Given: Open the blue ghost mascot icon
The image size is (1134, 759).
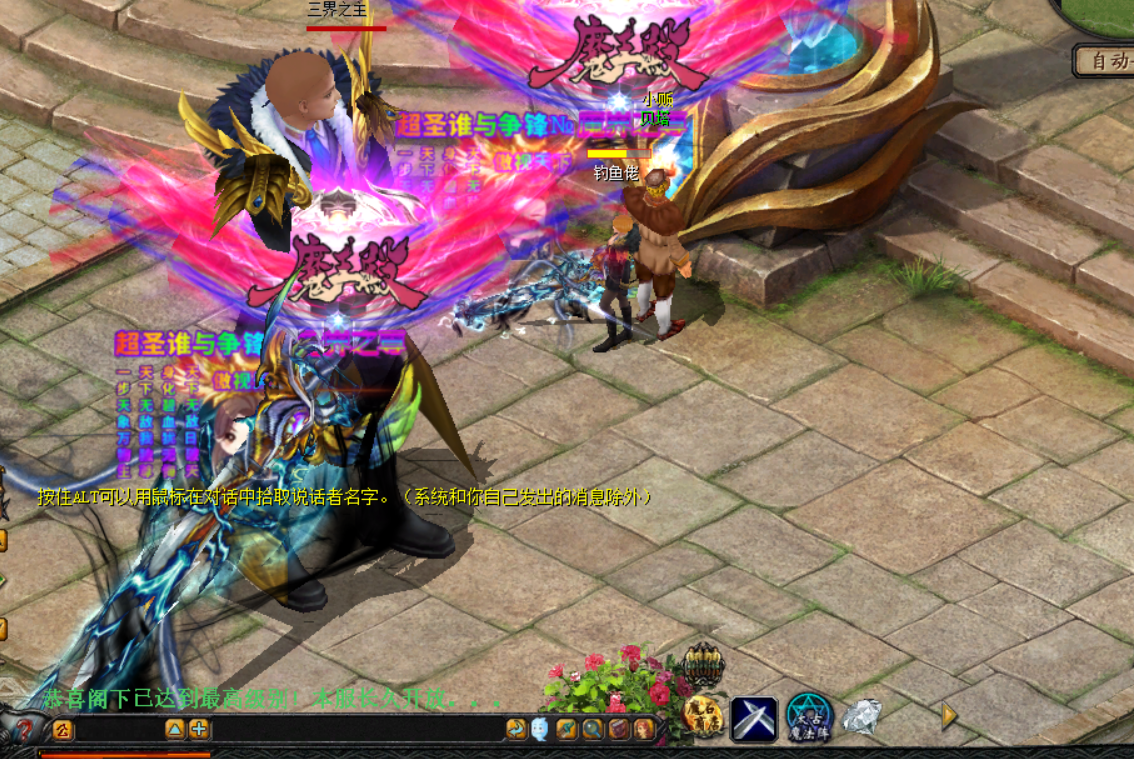Looking at the screenshot, I should coord(540,729).
